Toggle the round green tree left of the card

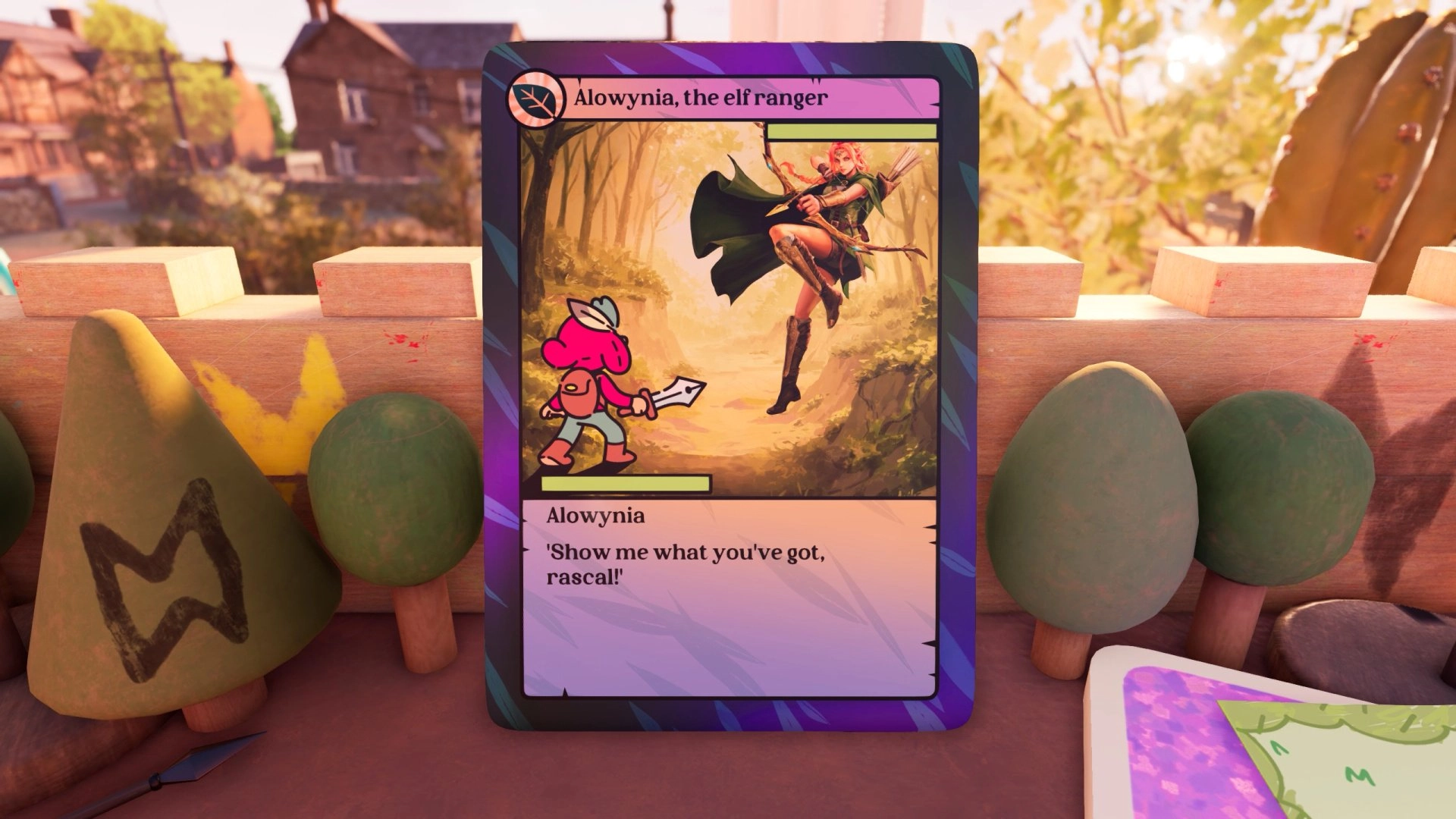[396, 485]
